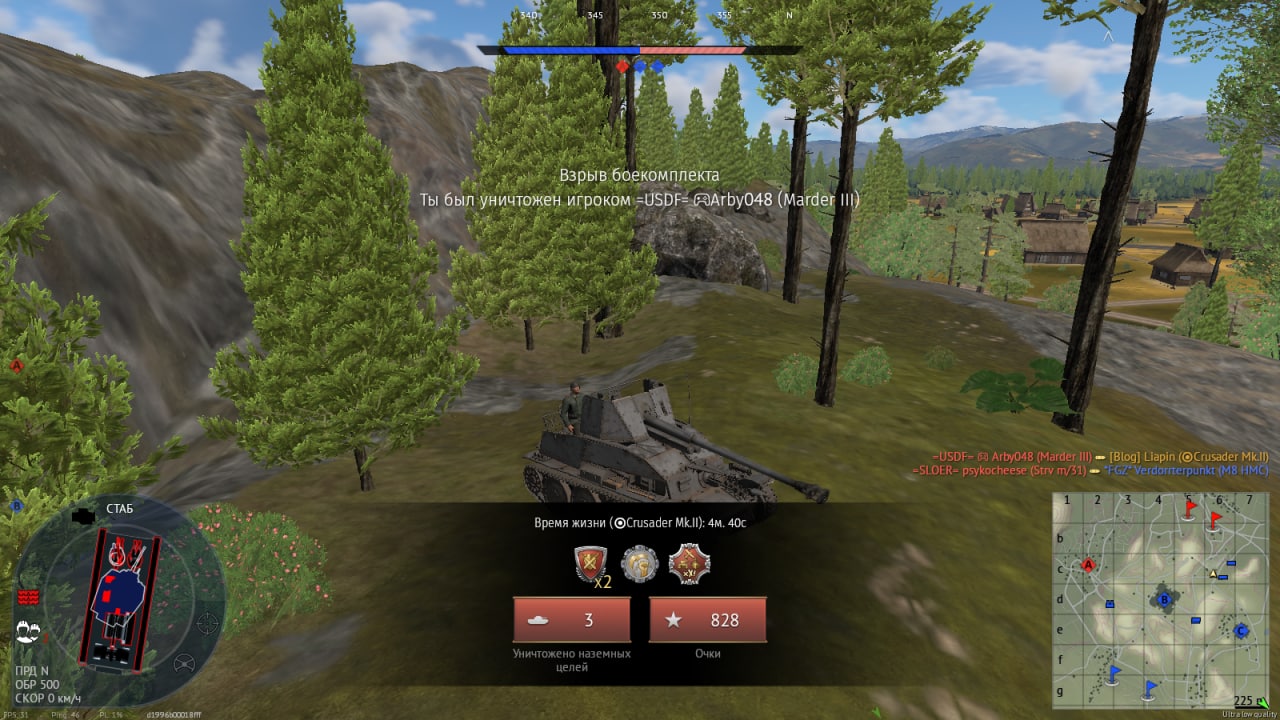Click the yellow player arrow on minimap
The width and height of the screenshot is (1280, 720).
point(1214,574)
